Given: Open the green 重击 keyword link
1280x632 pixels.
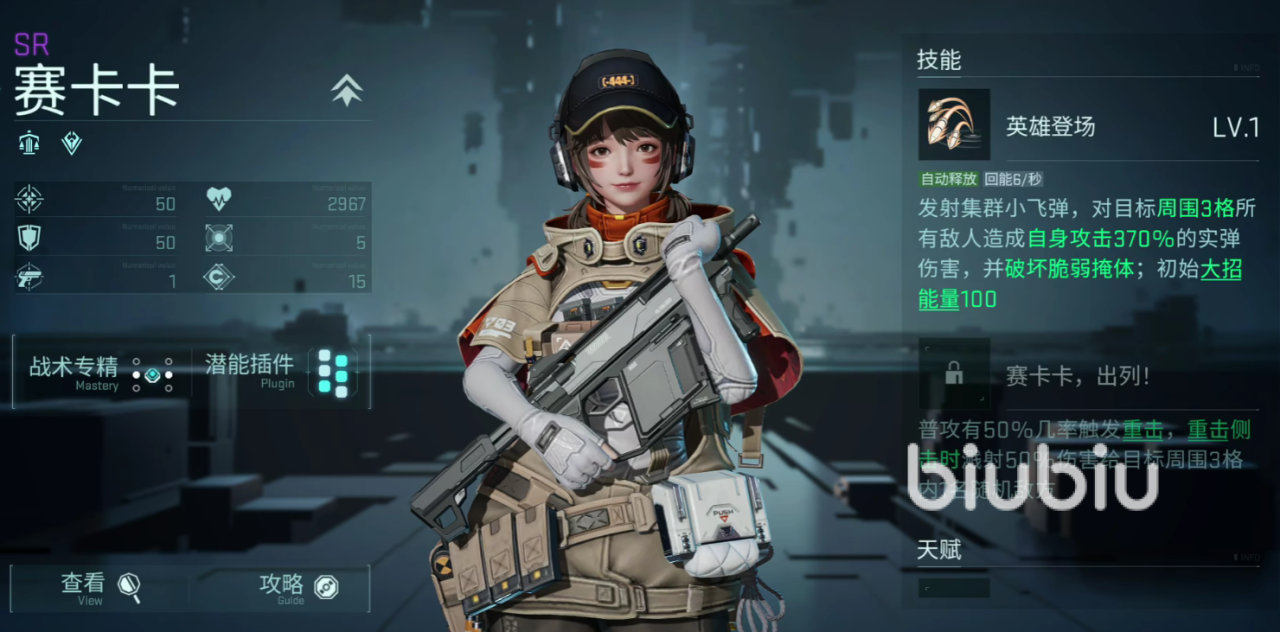Looking at the screenshot, I should click(1141, 430).
